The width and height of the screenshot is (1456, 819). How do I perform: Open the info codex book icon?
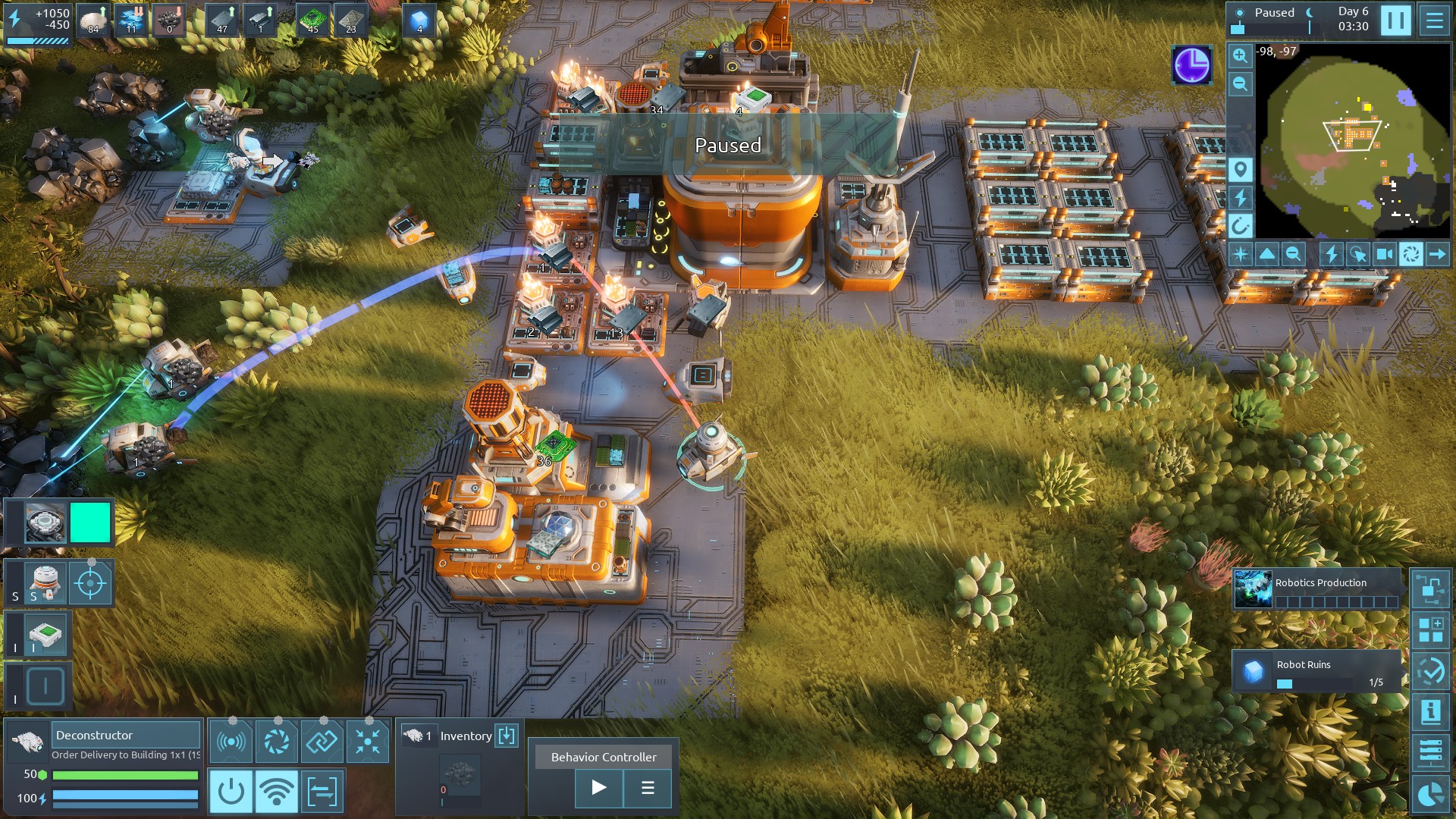[1430, 711]
